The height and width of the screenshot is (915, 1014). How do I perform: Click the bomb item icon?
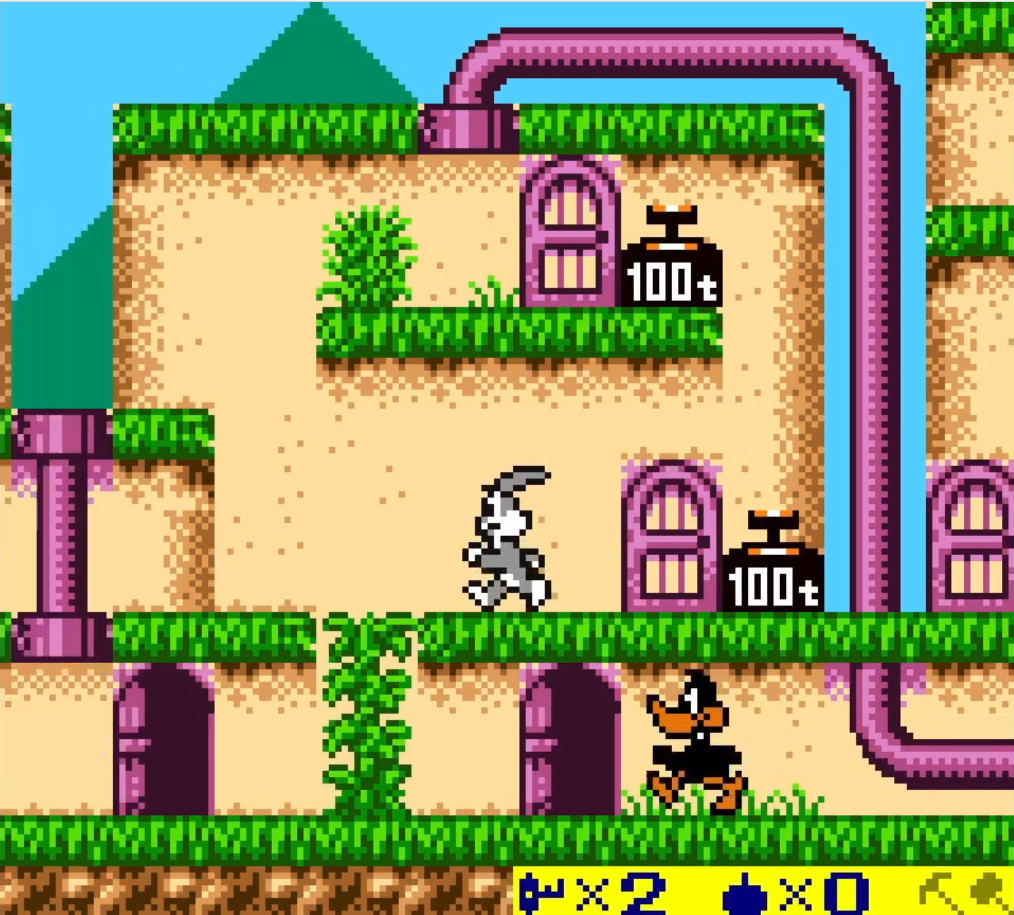[x=744, y=893]
